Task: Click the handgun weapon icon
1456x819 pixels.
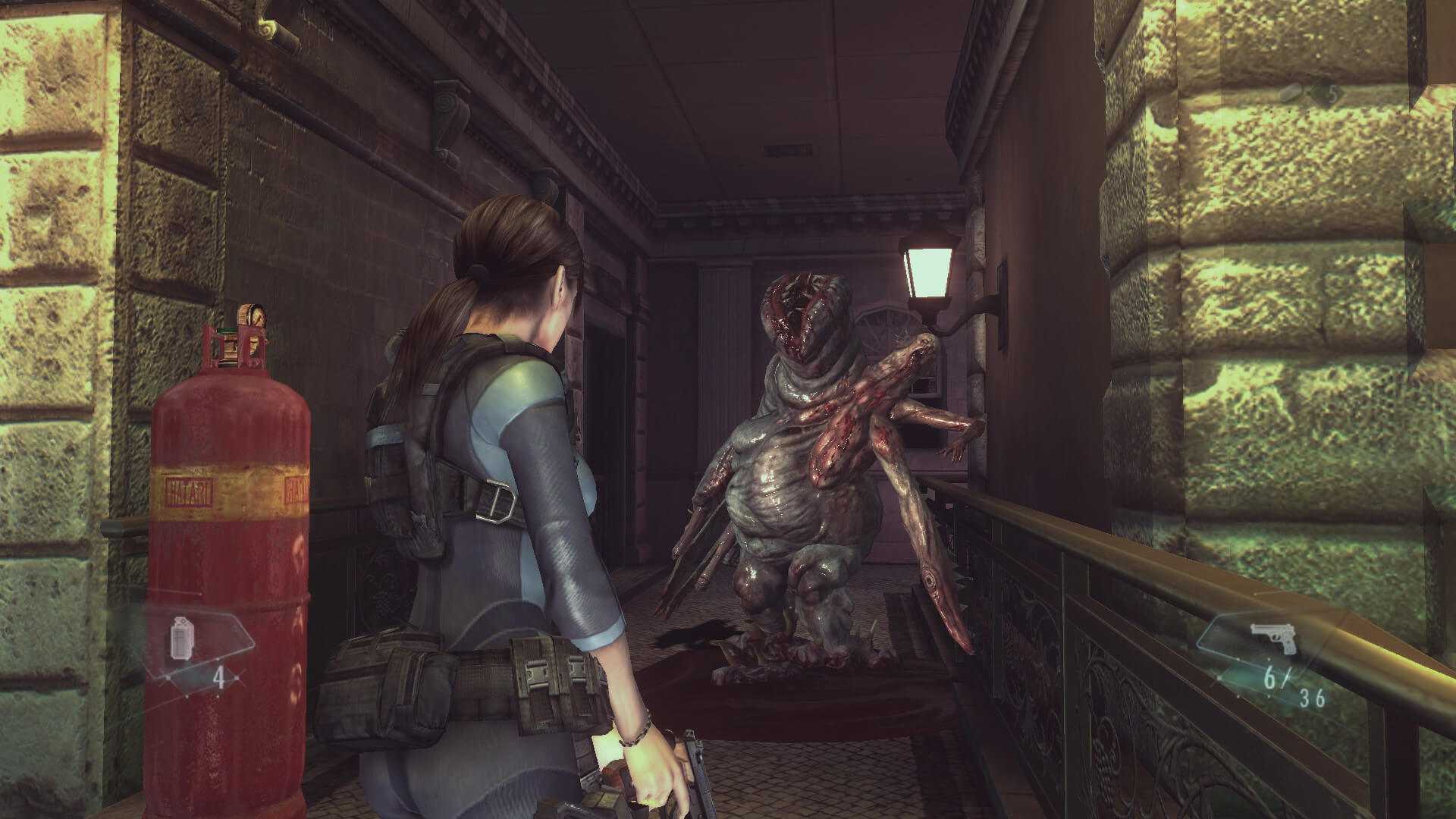Action: click(x=1272, y=639)
